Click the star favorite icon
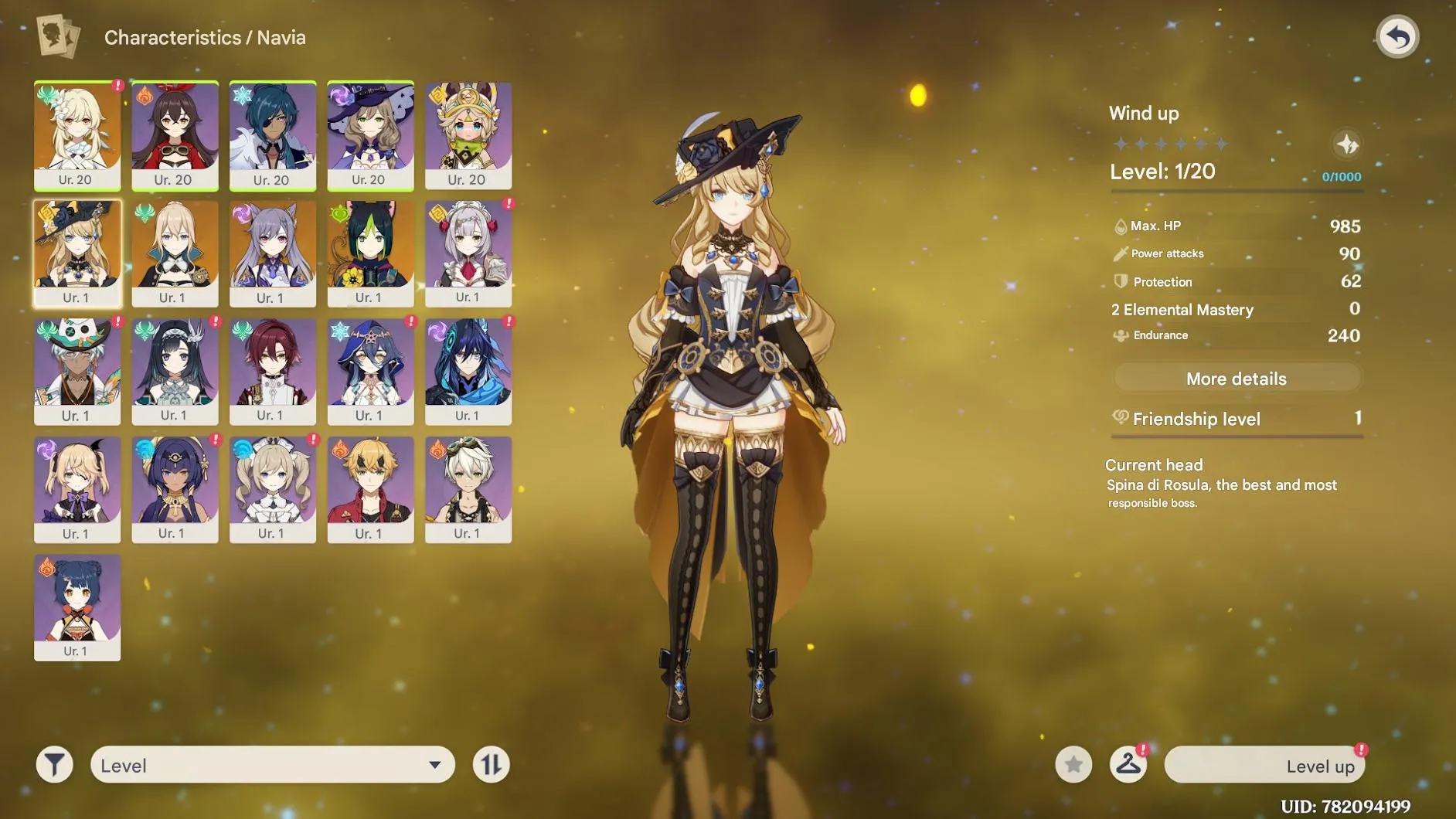This screenshot has height=819, width=1456. 1073,764
